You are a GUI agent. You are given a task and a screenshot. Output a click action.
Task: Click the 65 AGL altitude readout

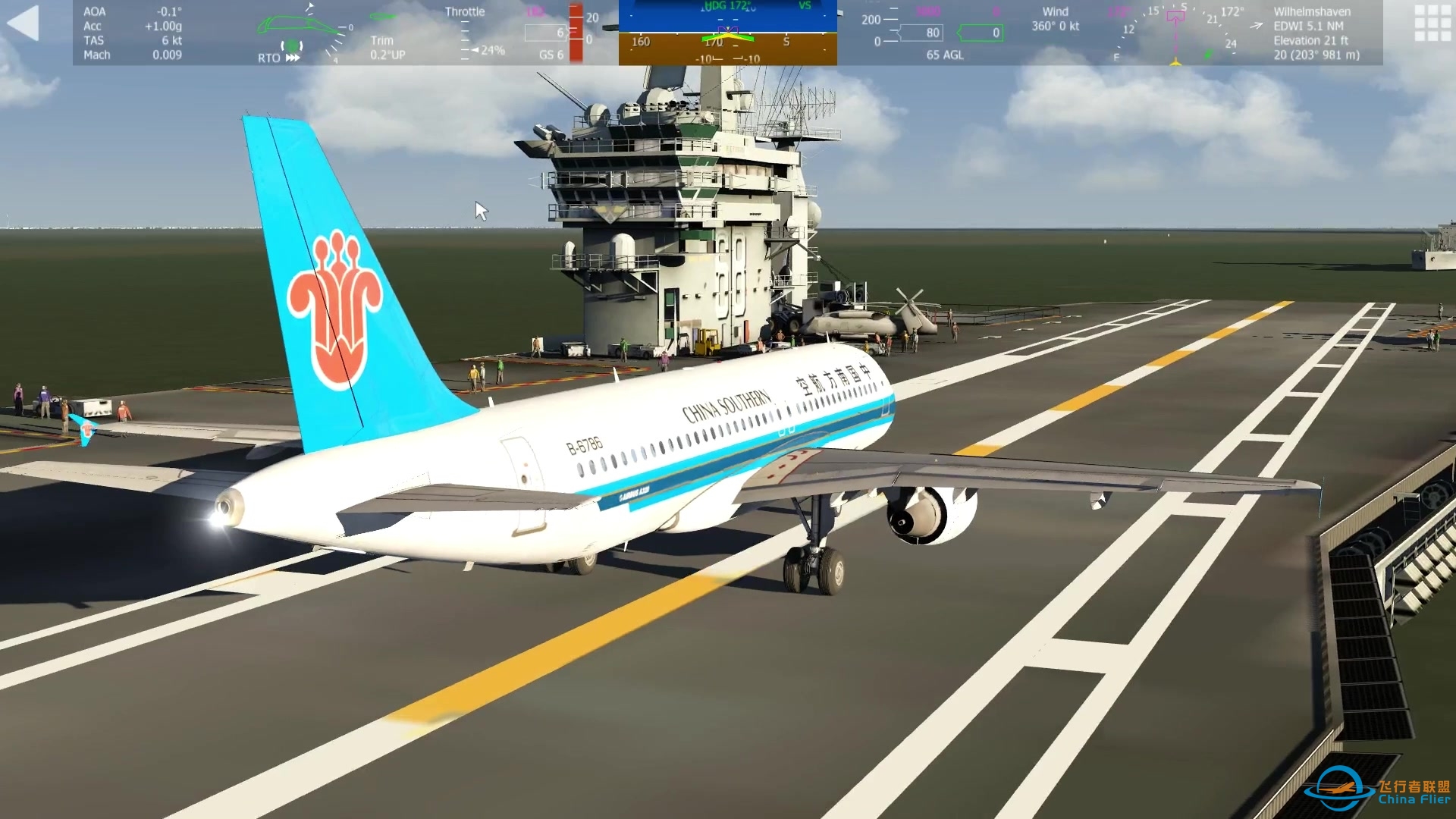(x=945, y=55)
